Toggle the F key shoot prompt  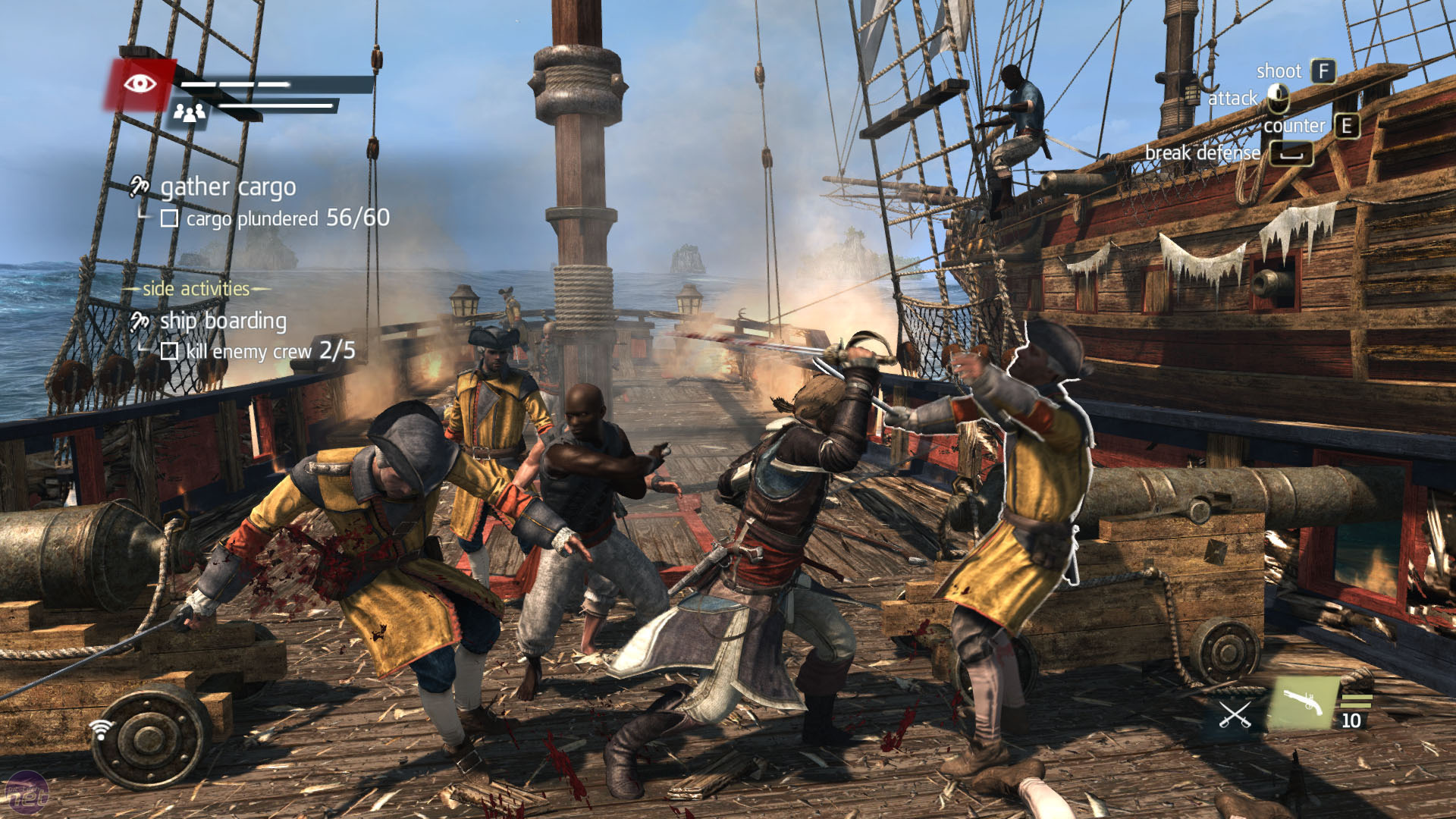click(1325, 71)
